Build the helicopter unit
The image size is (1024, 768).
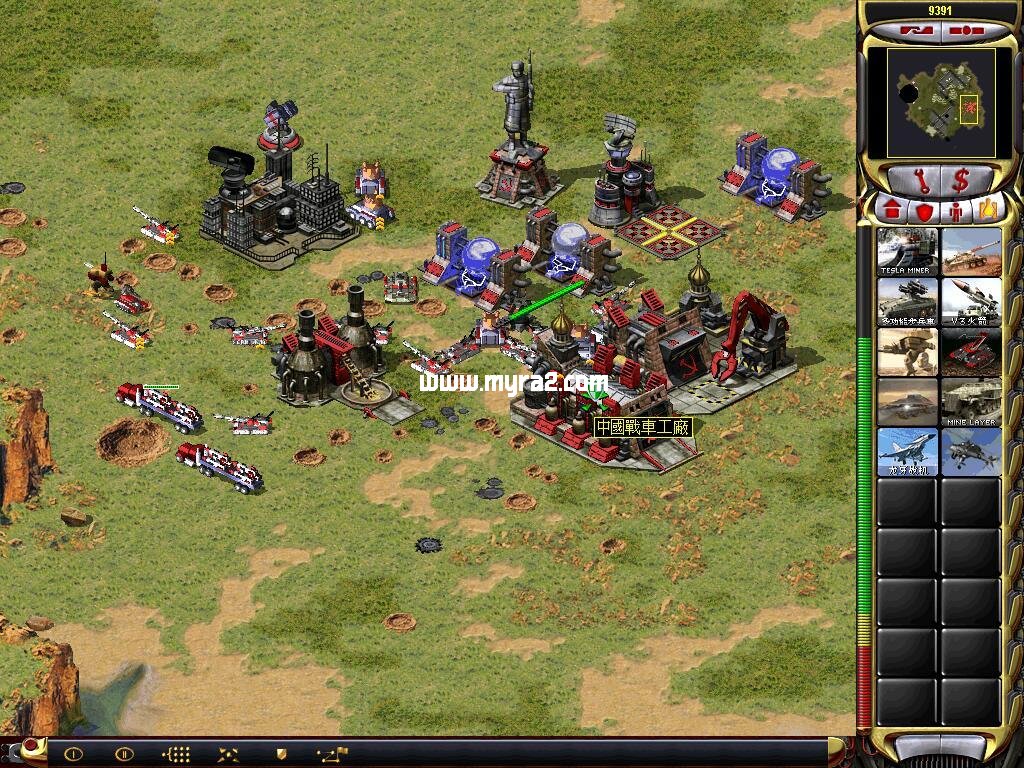[971, 451]
